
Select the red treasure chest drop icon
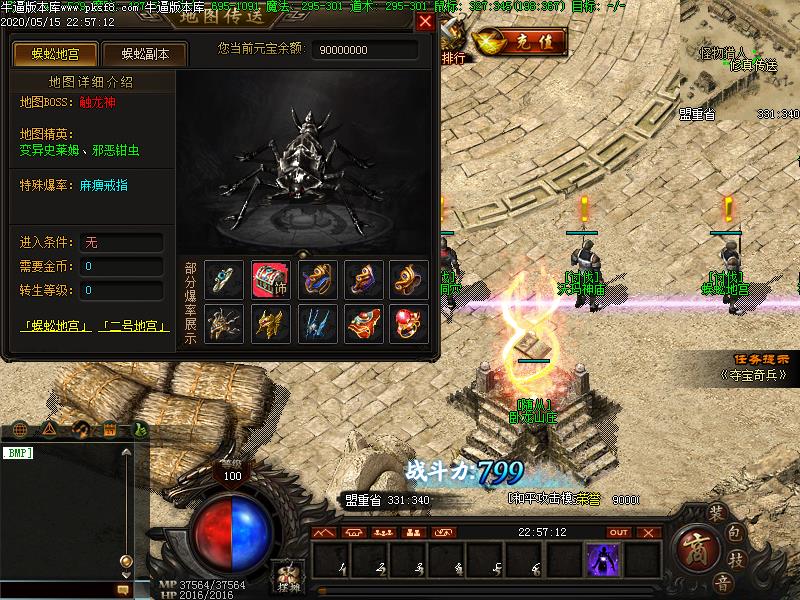tap(270, 280)
